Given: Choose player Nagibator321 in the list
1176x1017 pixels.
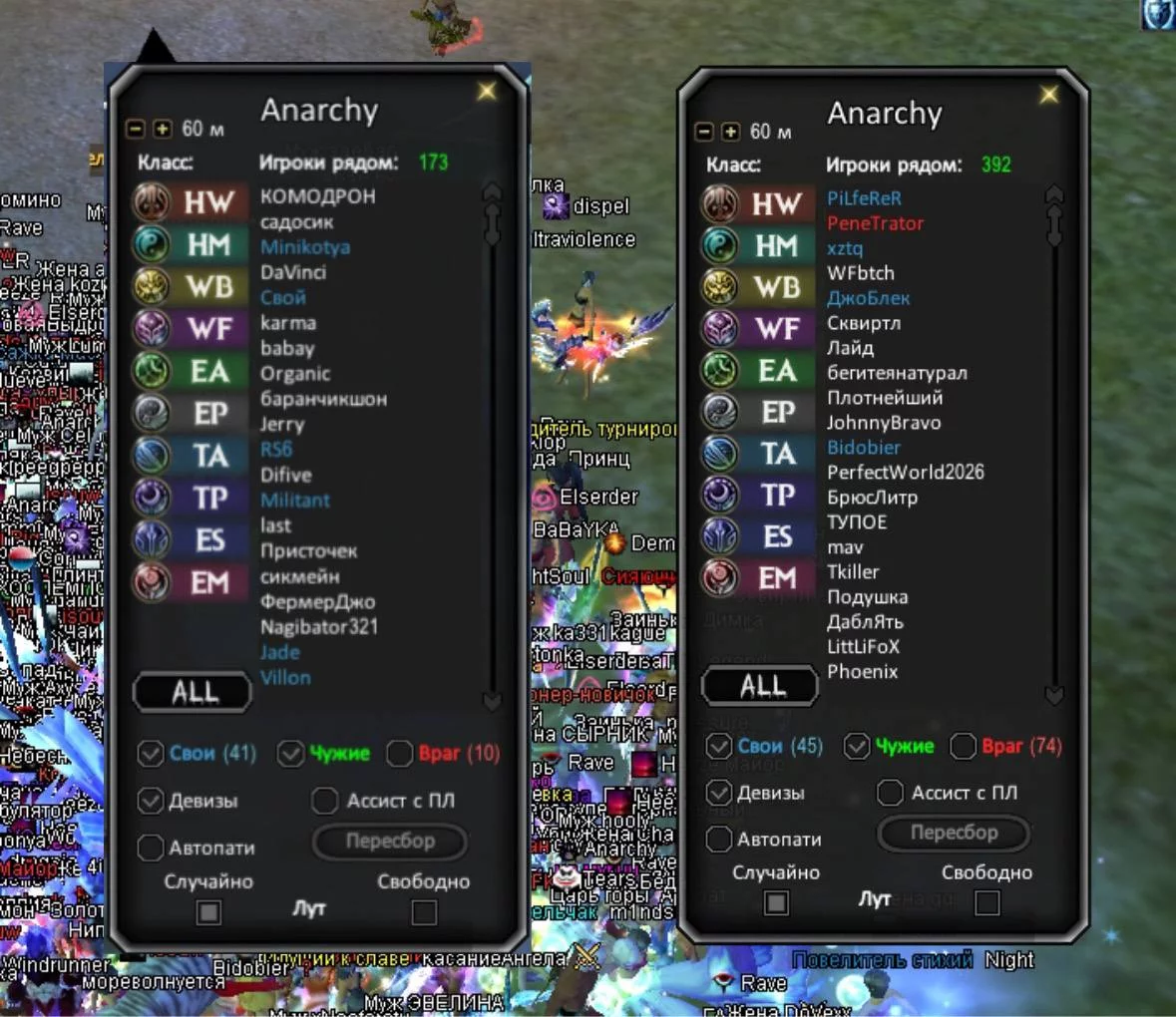Looking at the screenshot, I should pyautogui.click(x=318, y=627).
